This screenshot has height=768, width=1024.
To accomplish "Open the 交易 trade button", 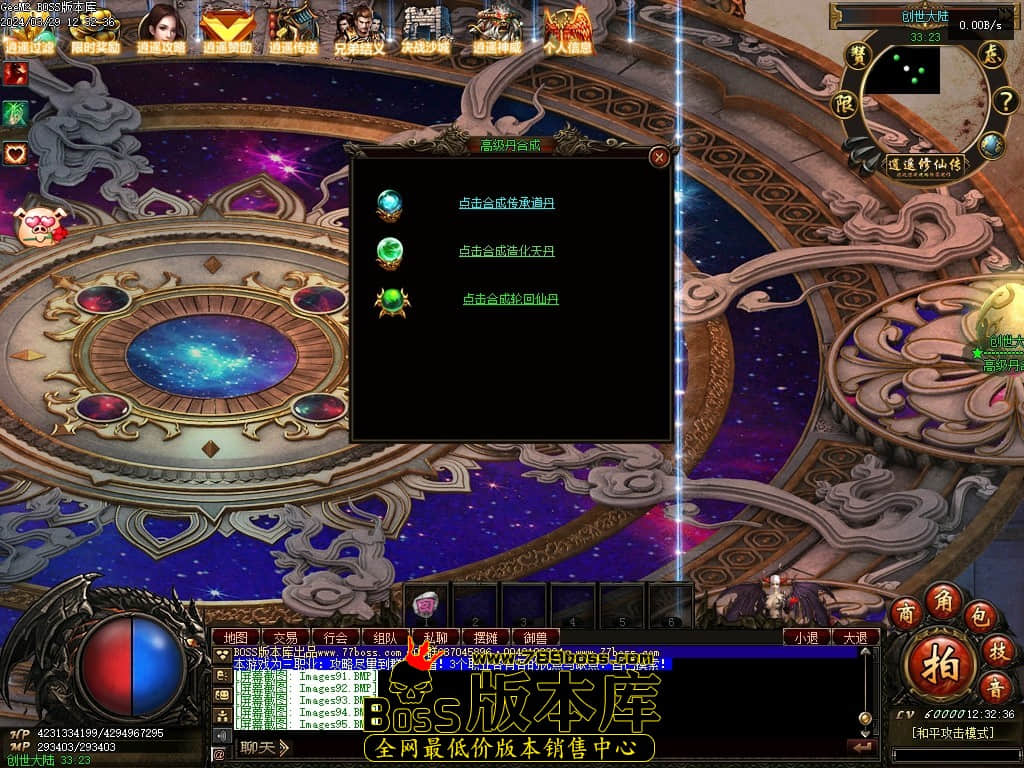I will pyautogui.click(x=286, y=637).
